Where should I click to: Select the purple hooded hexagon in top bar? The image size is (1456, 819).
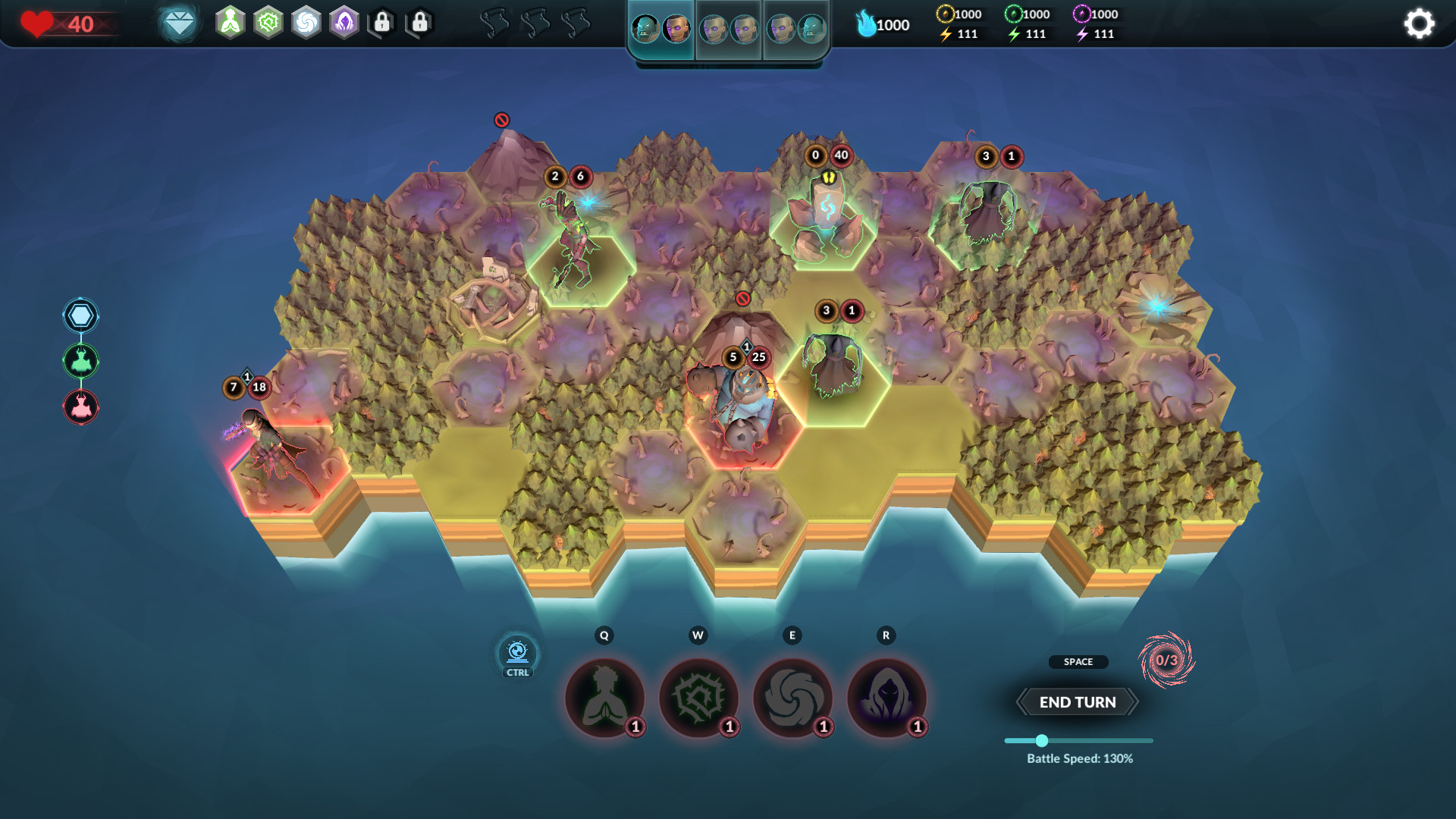coord(344,23)
